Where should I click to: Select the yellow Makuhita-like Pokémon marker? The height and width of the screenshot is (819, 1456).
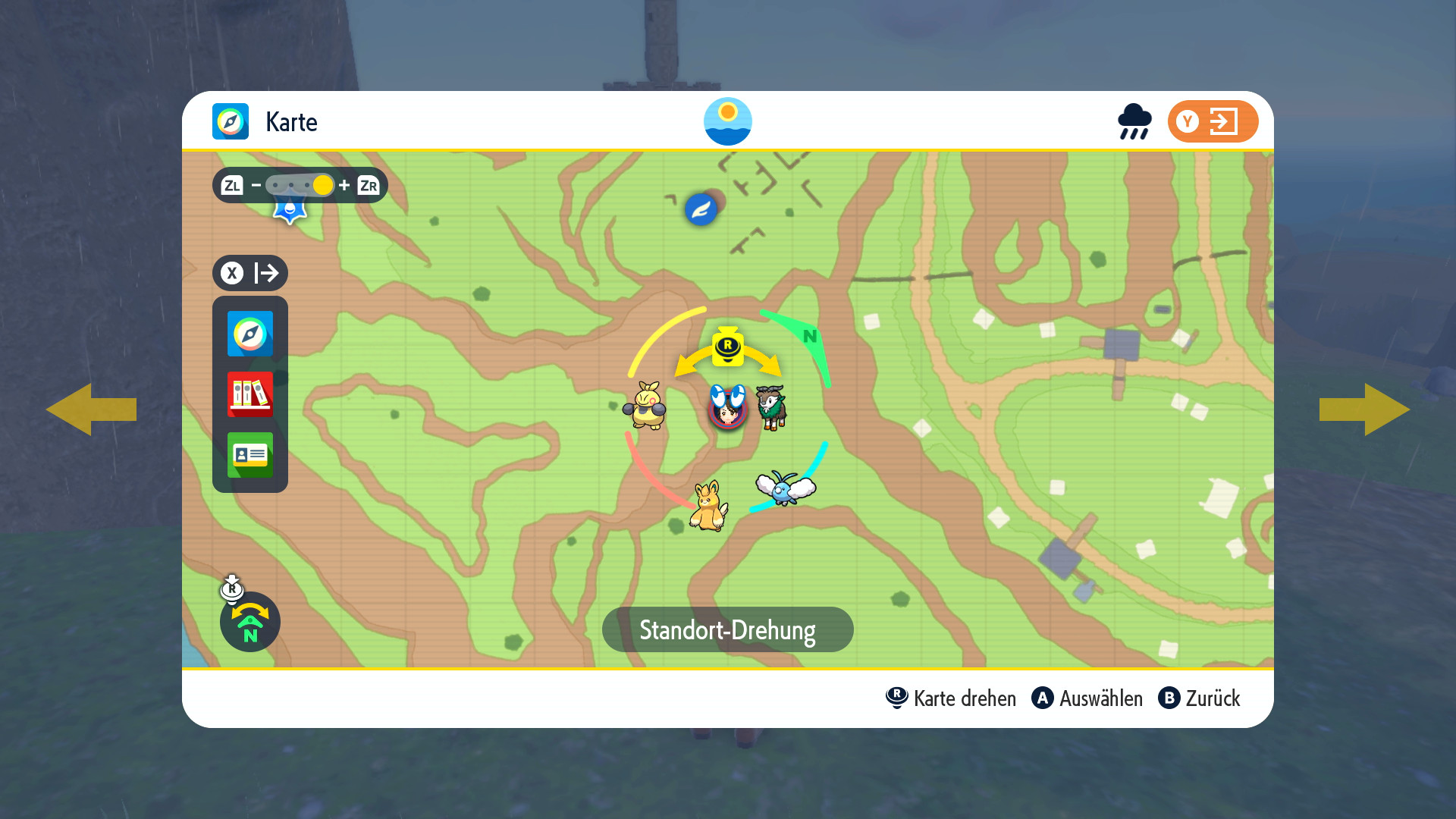(645, 406)
